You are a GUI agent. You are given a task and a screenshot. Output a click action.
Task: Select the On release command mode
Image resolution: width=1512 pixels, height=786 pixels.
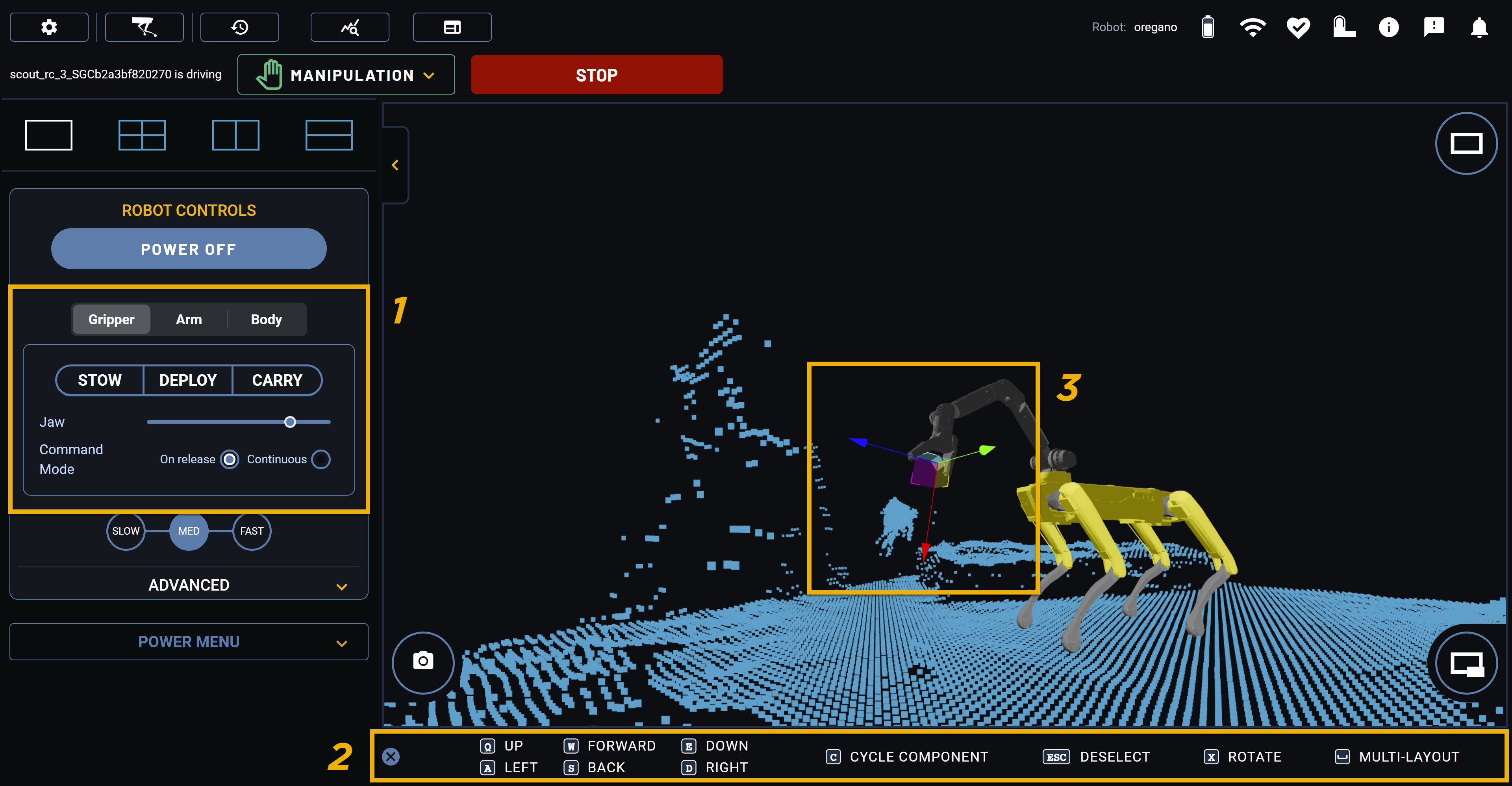point(229,459)
